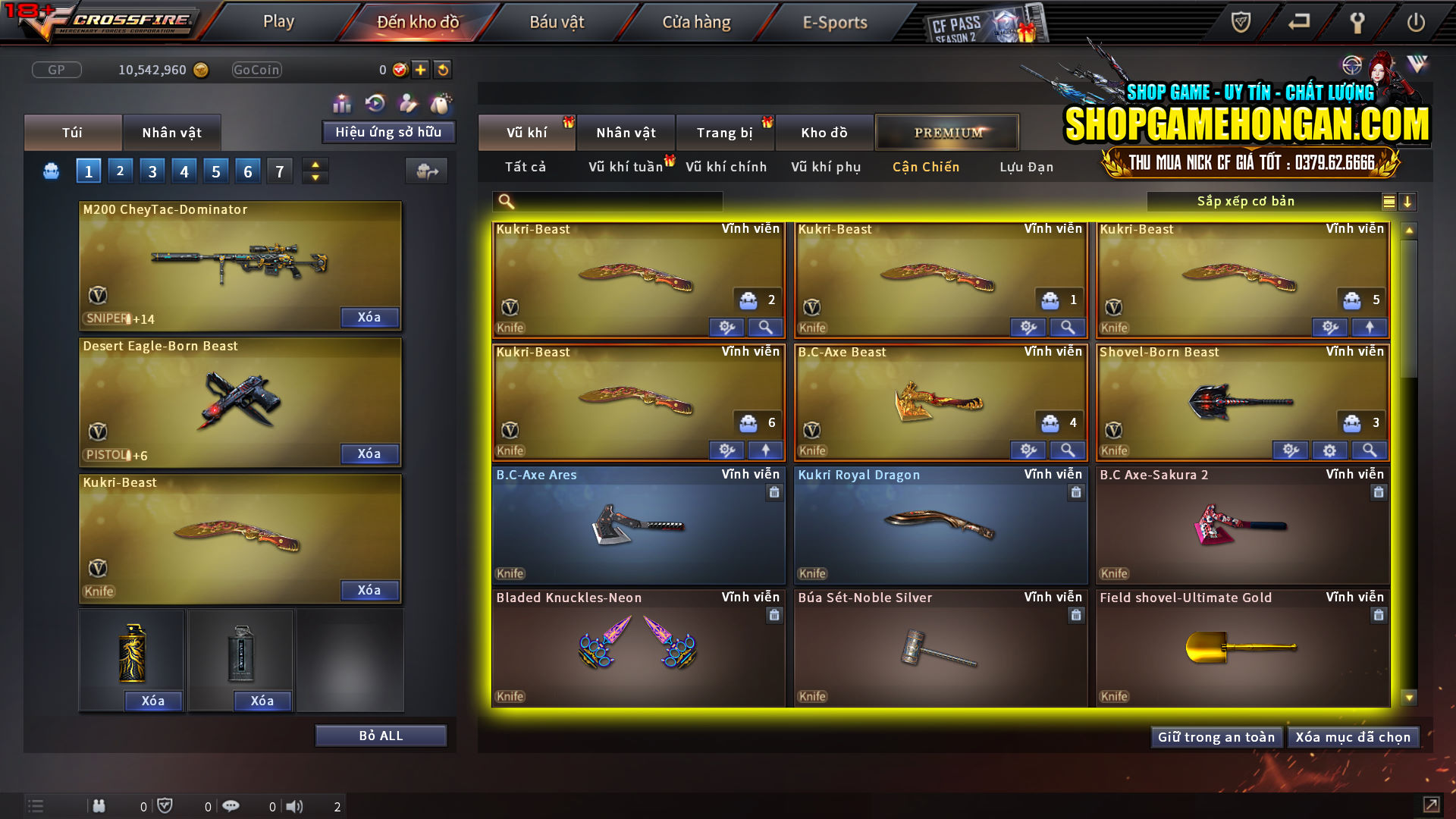Click the Giữ trong an toàn button
The image size is (1456, 819).
point(1216,736)
